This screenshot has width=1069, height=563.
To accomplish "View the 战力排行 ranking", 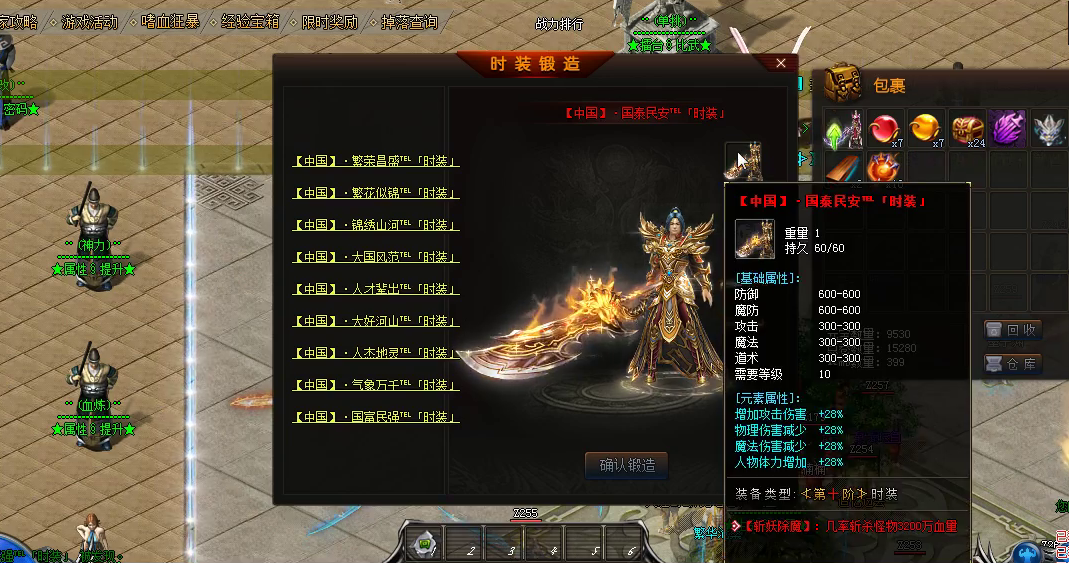I will click(x=559, y=24).
